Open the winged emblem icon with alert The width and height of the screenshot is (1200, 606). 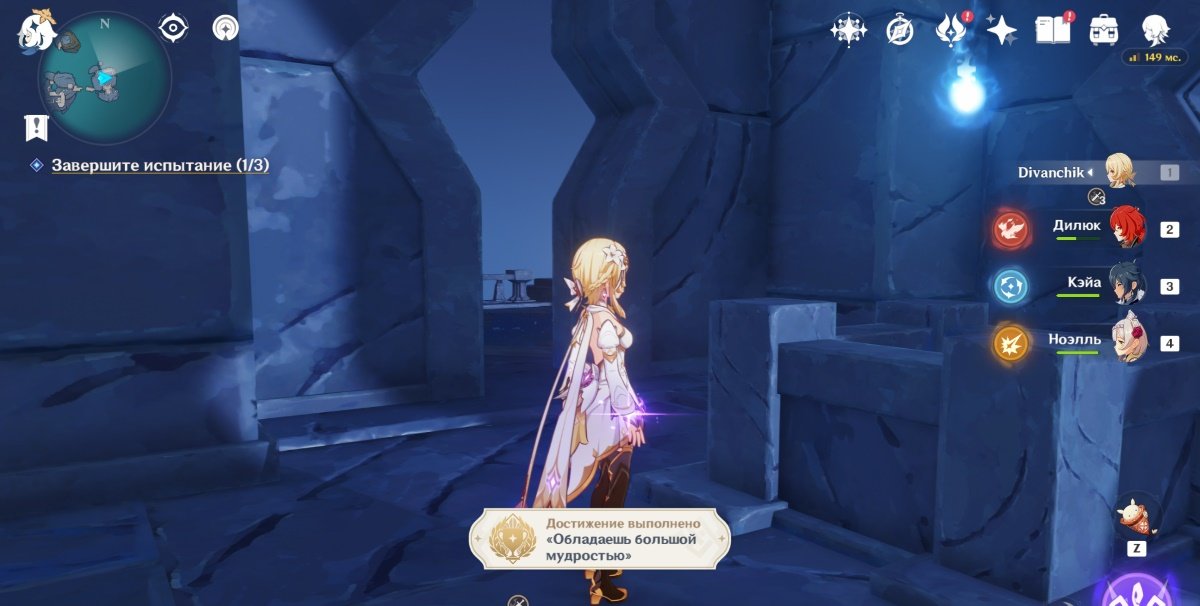[x=948, y=30]
